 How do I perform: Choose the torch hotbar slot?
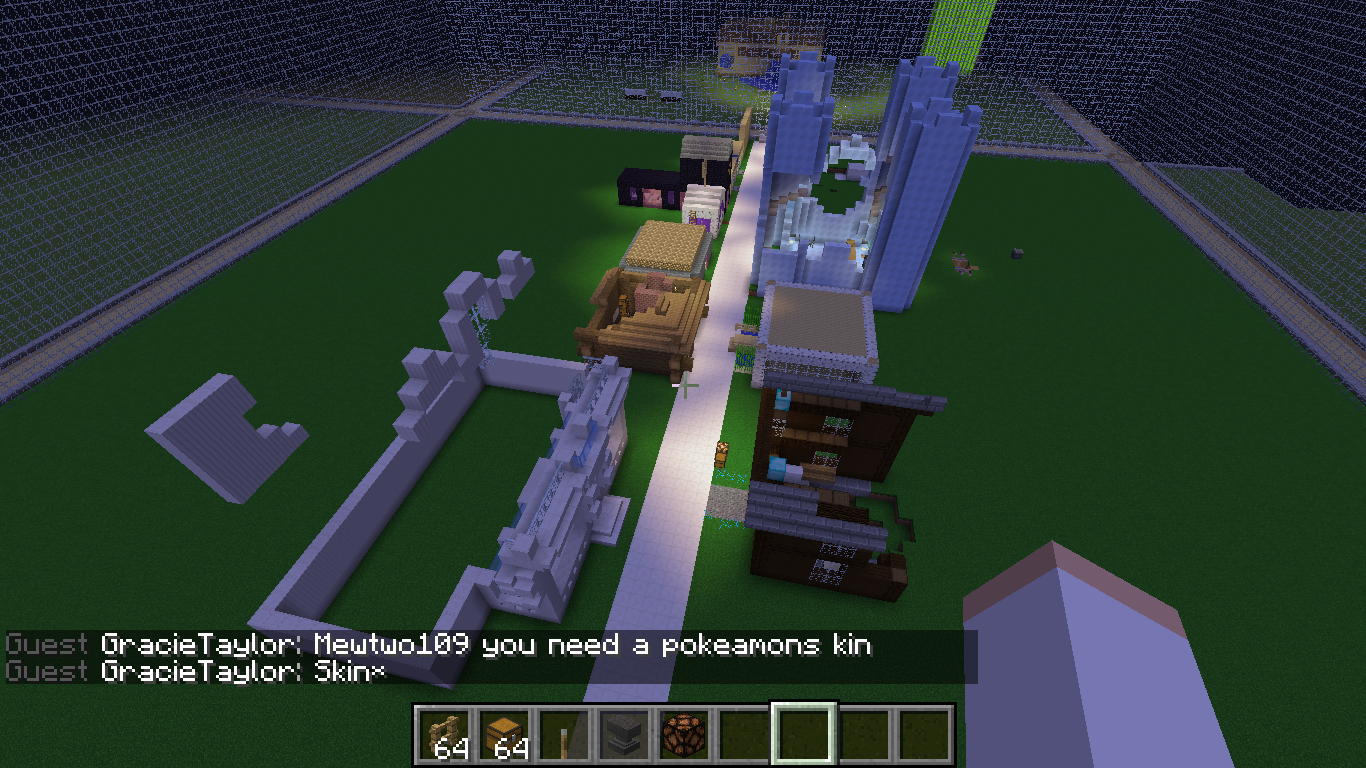(564, 735)
